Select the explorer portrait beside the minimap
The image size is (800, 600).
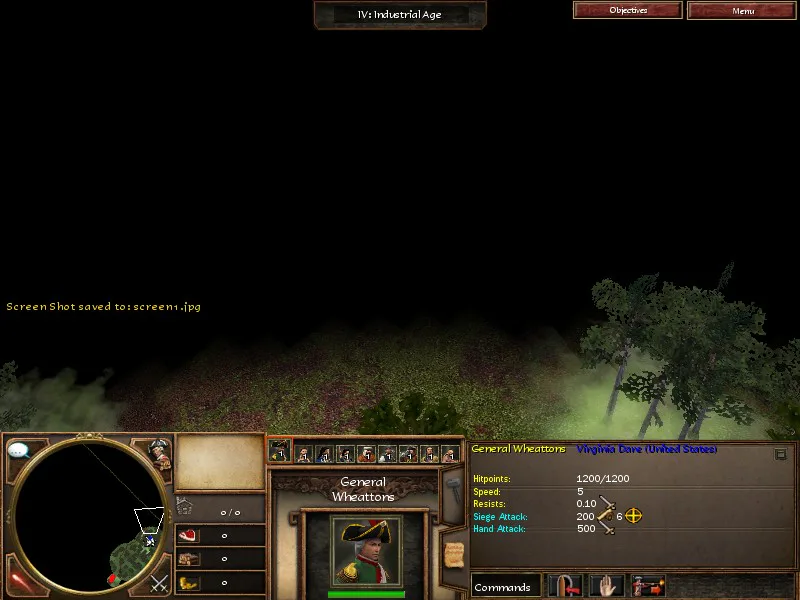tap(157, 452)
